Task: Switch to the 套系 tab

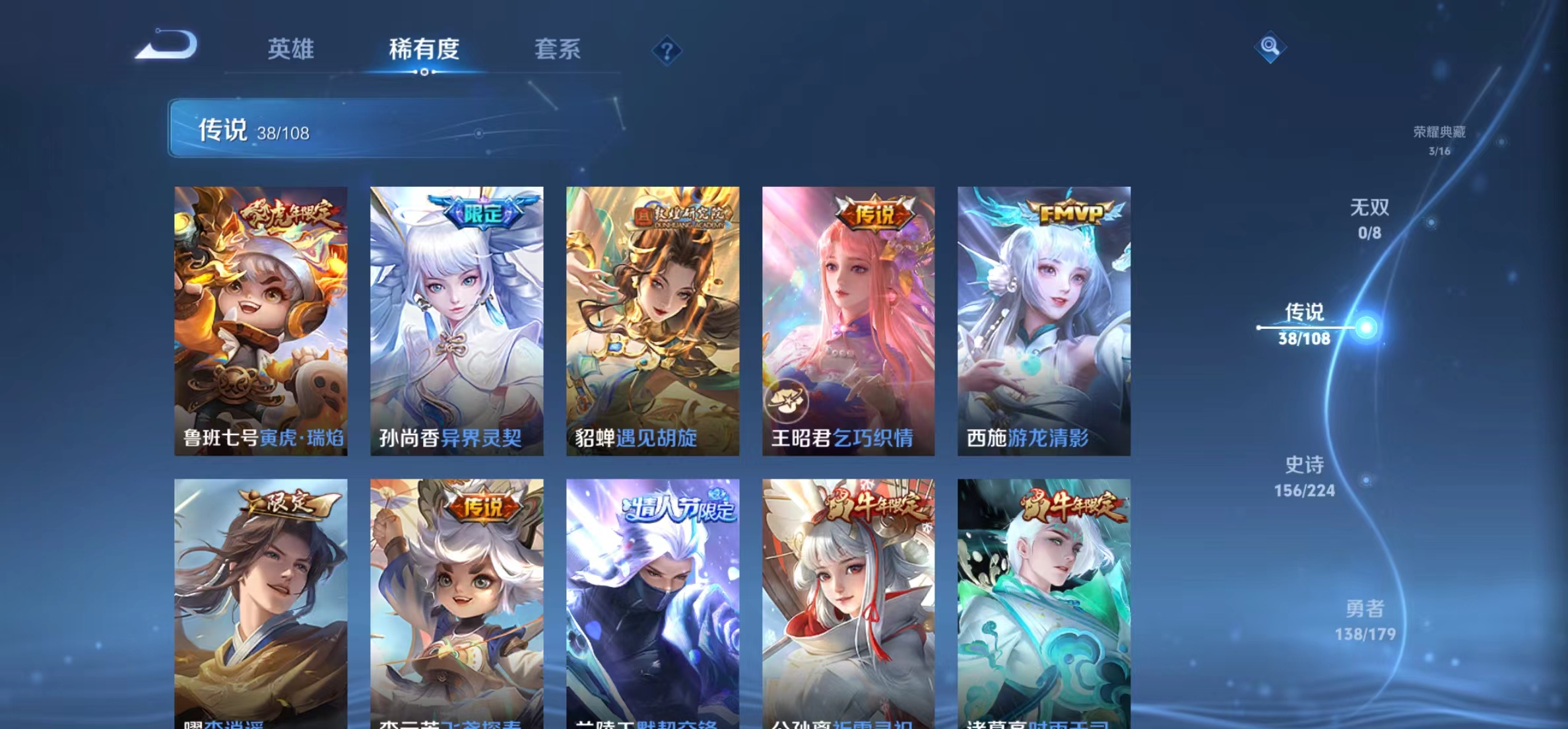Action: (x=557, y=50)
